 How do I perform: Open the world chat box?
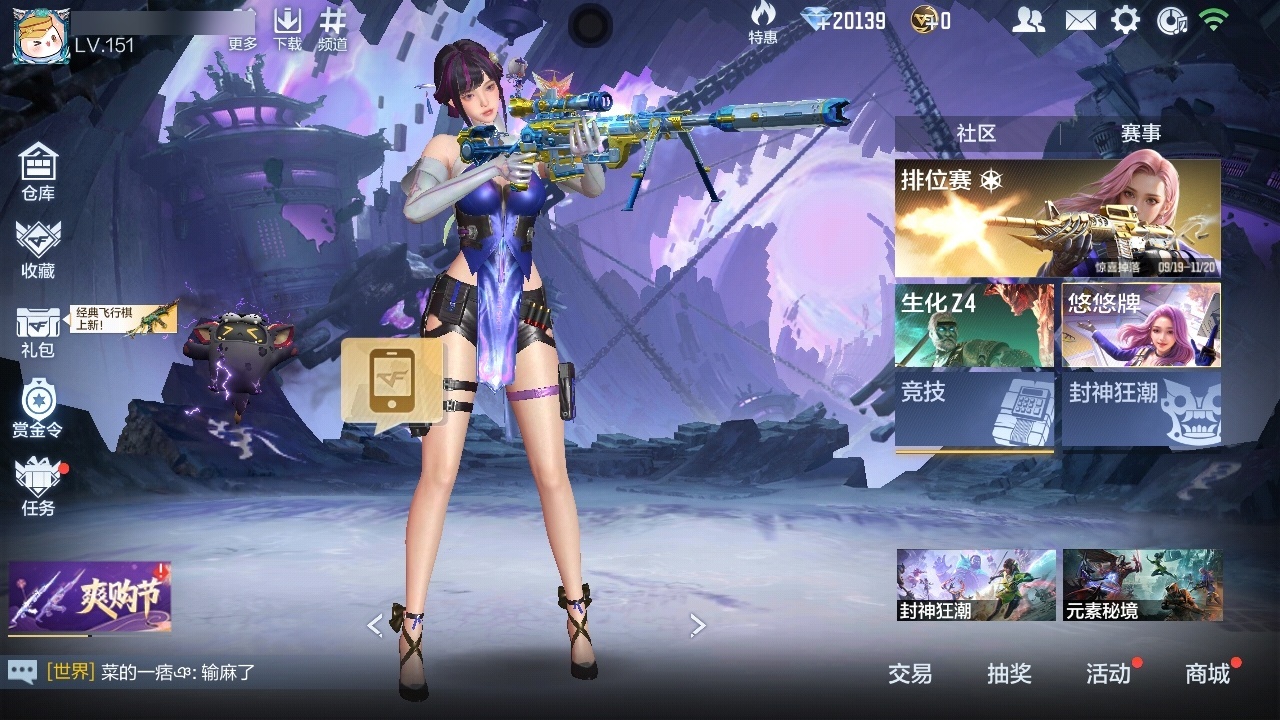coord(150,673)
